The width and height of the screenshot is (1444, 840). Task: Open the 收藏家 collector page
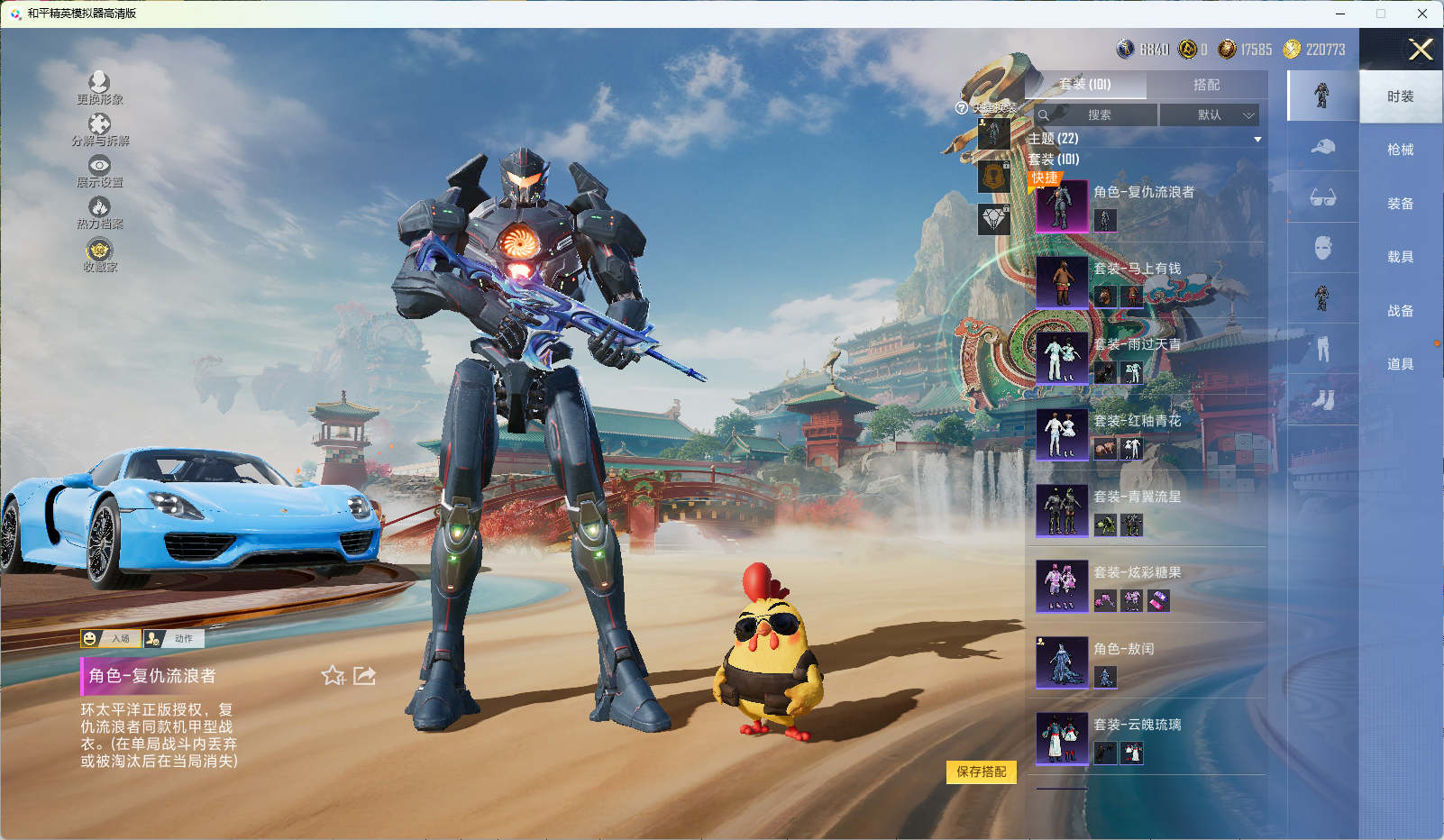tap(99, 255)
